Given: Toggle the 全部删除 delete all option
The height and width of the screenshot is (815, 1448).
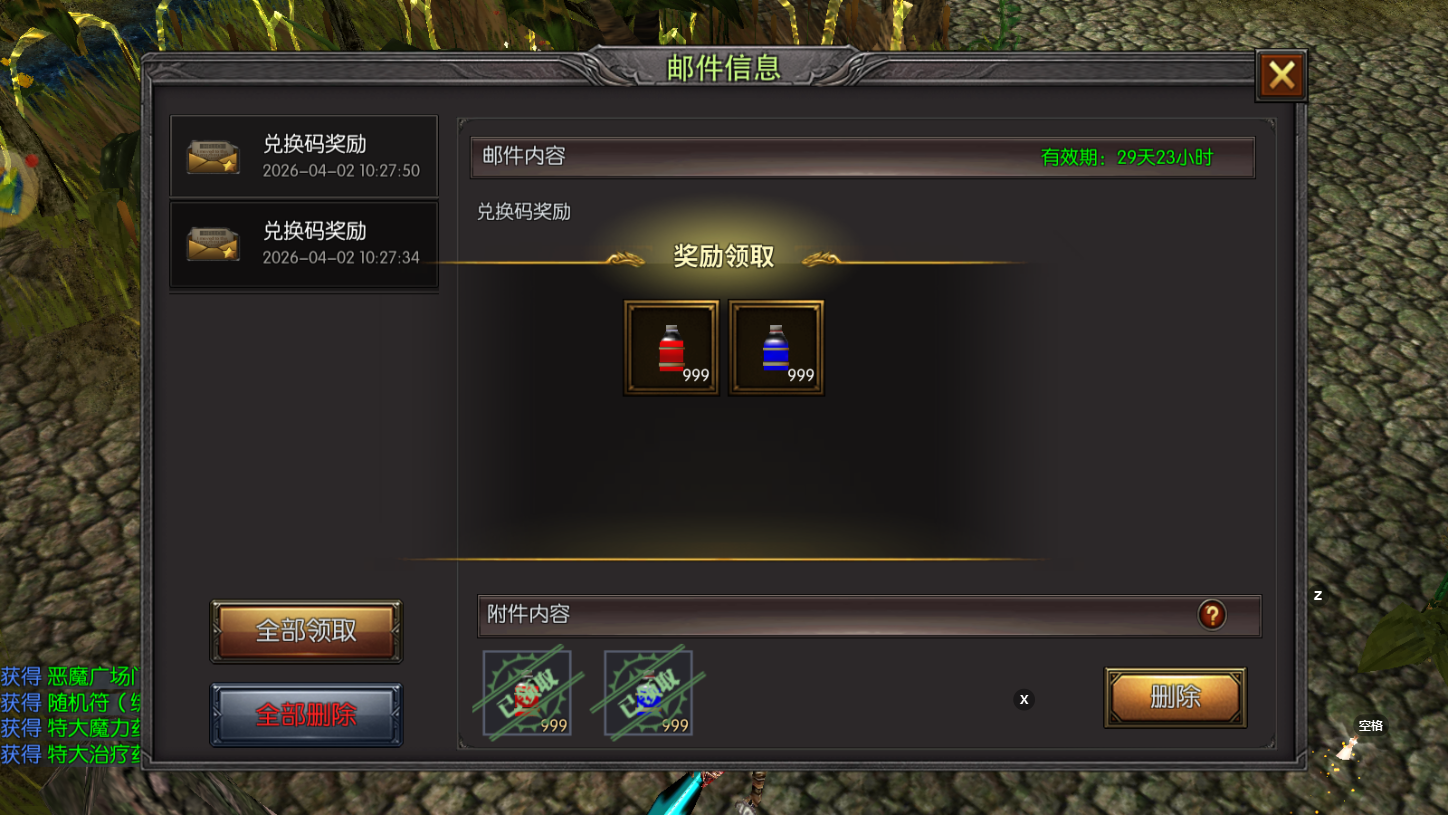Looking at the screenshot, I should pyautogui.click(x=306, y=714).
